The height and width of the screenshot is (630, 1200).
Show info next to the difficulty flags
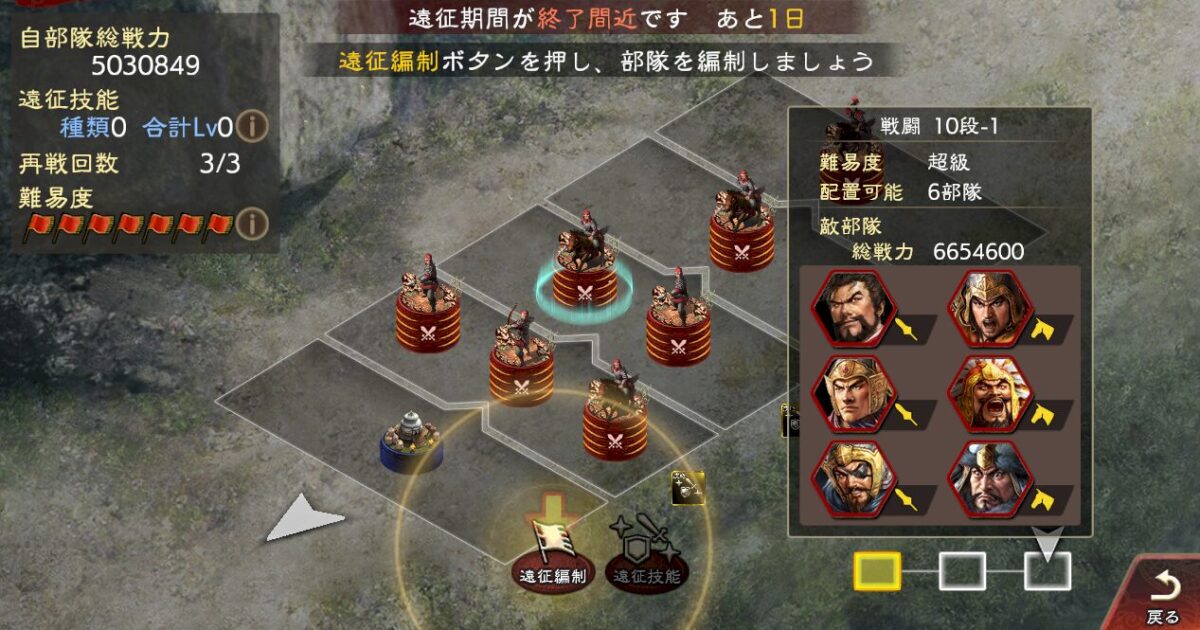pyautogui.click(x=256, y=221)
